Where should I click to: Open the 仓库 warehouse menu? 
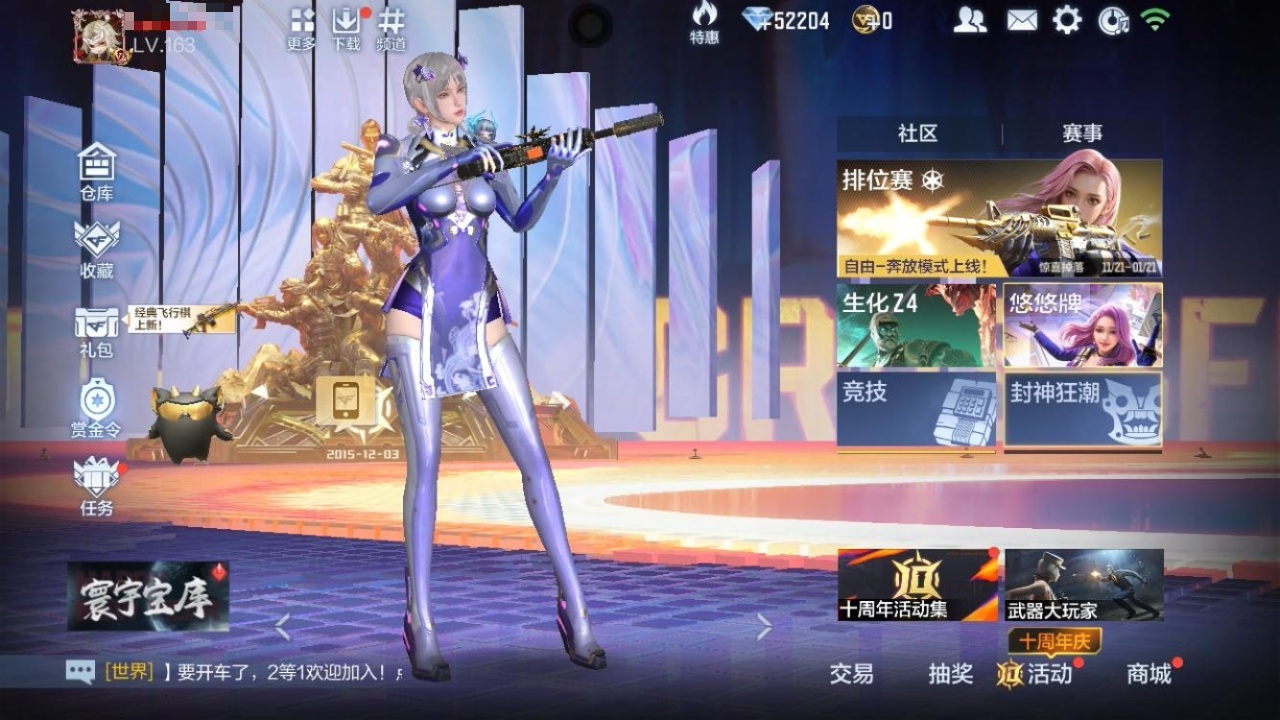[x=97, y=170]
